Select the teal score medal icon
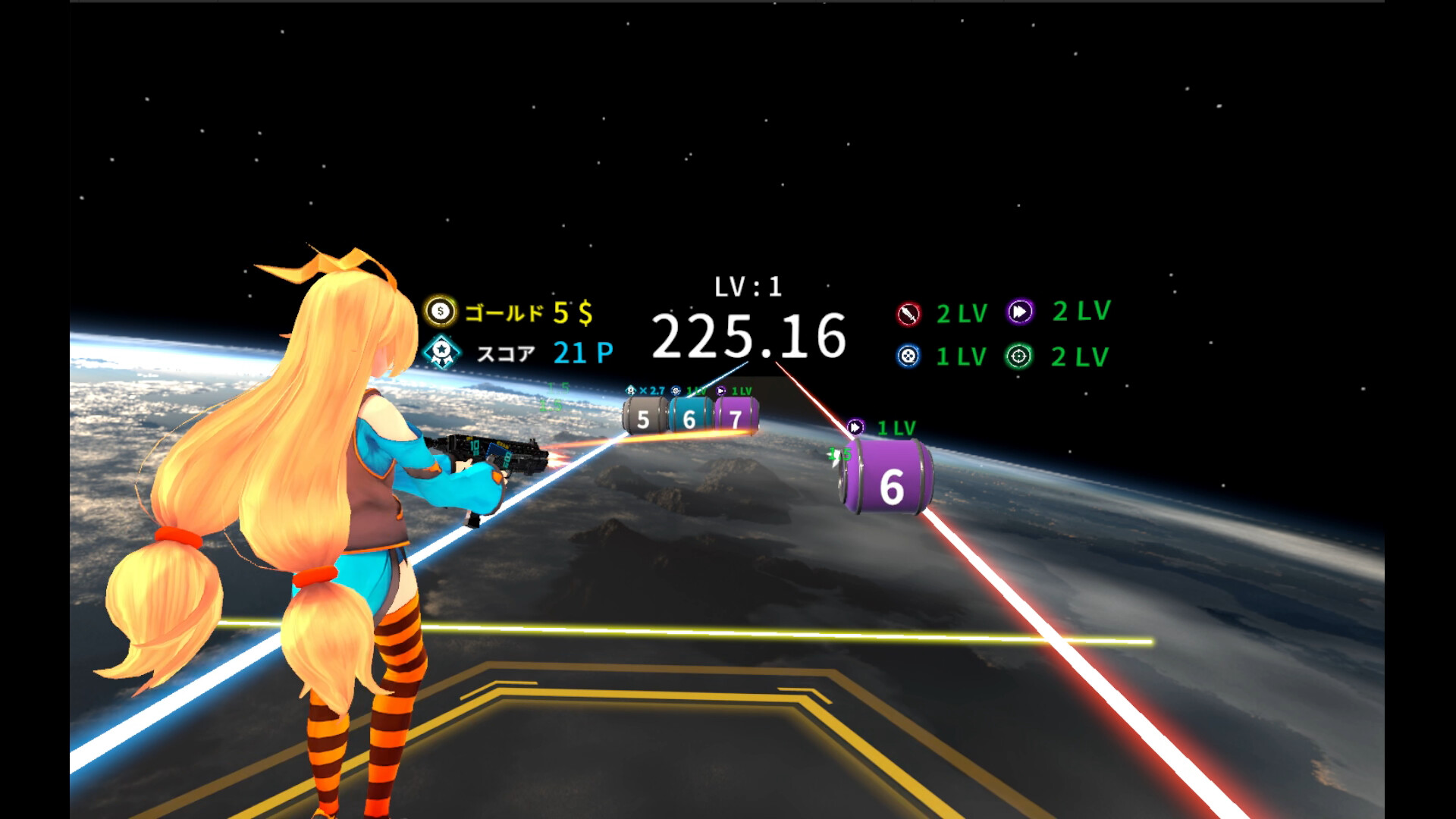Screen dimensions: 1456x819 point(442,351)
